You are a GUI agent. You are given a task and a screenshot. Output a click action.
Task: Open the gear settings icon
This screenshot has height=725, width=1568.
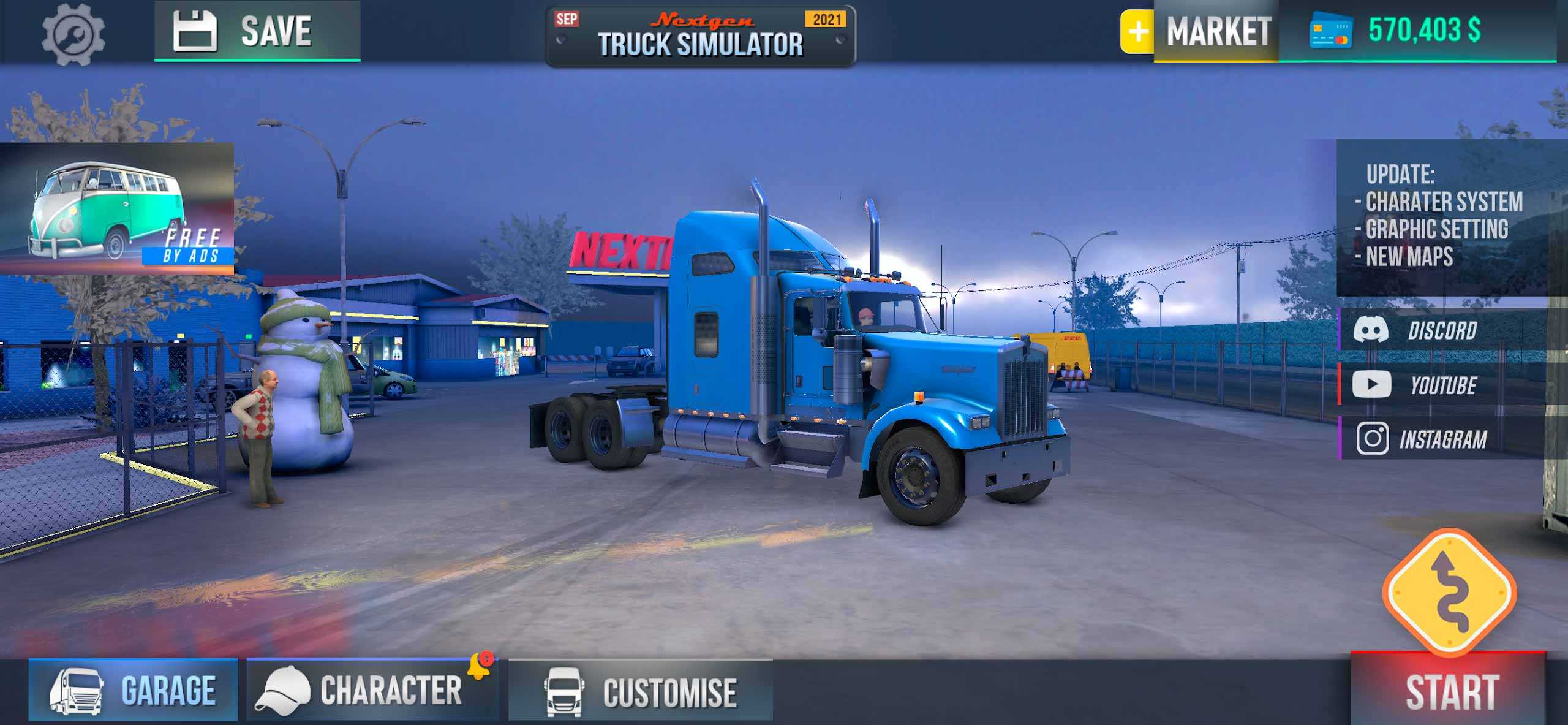pos(73,33)
